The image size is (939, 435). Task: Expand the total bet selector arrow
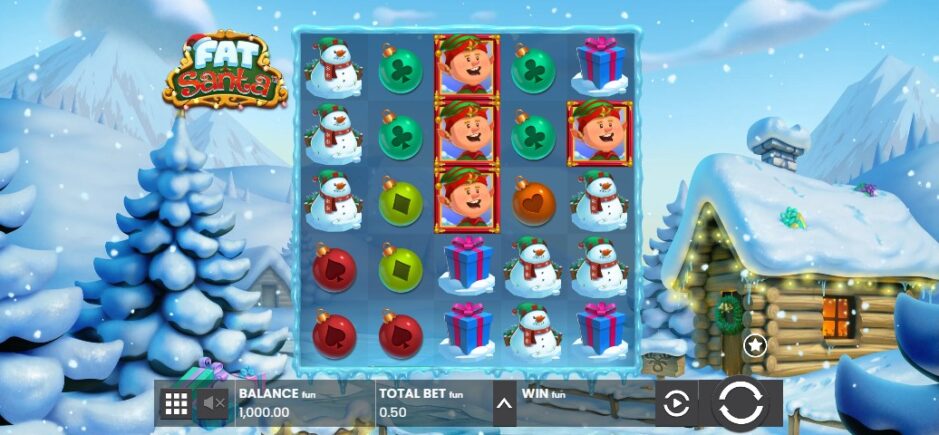[x=504, y=404]
